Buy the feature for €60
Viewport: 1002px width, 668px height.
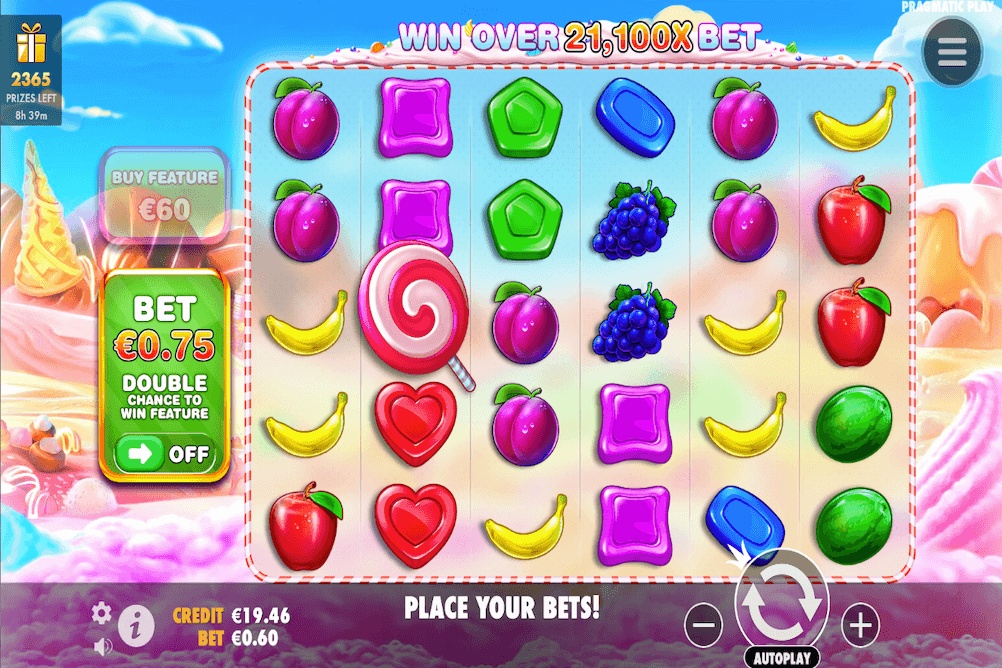(x=164, y=197)
